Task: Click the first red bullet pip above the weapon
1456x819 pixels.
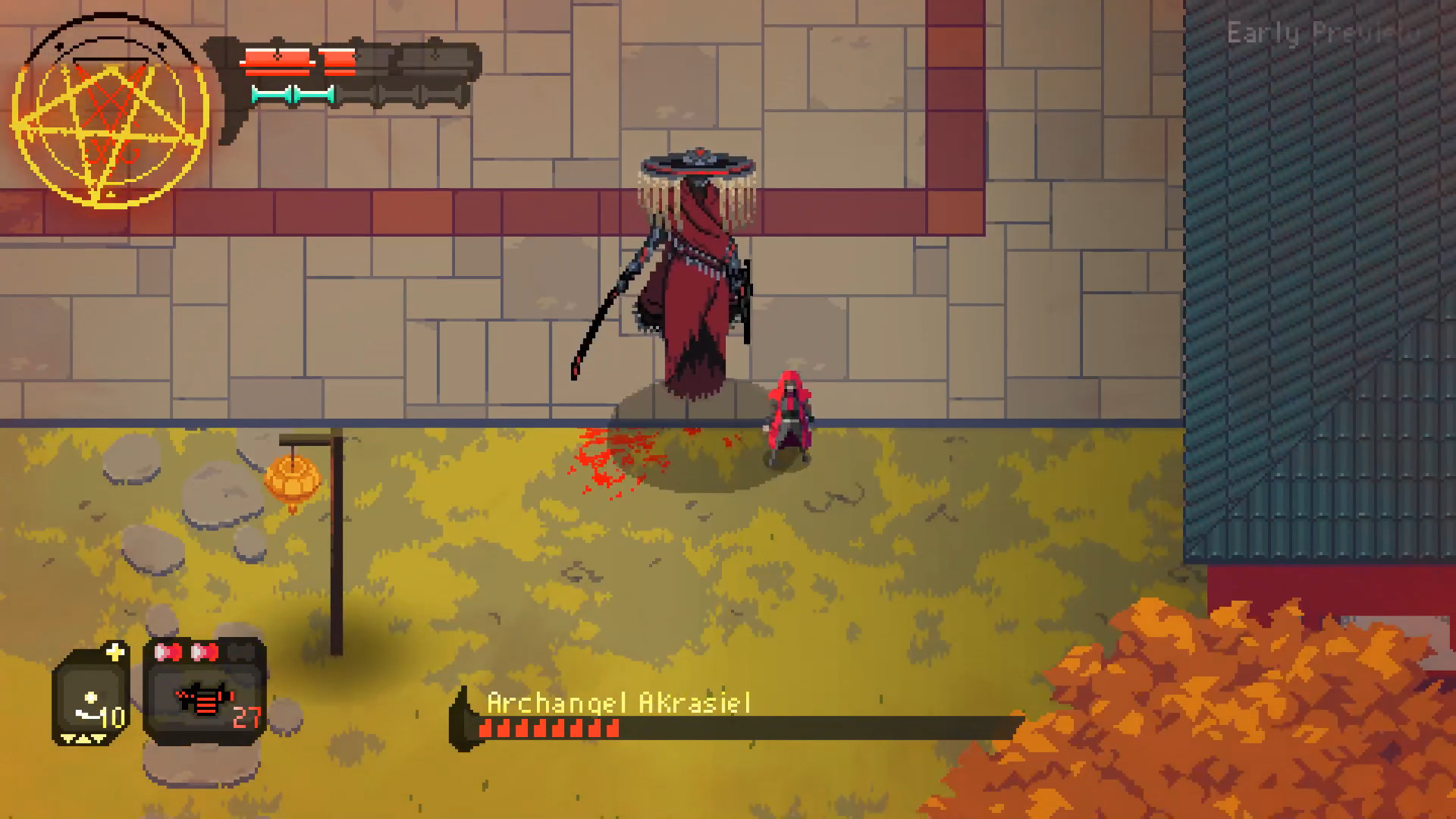Action: click(x=169, y=651)
